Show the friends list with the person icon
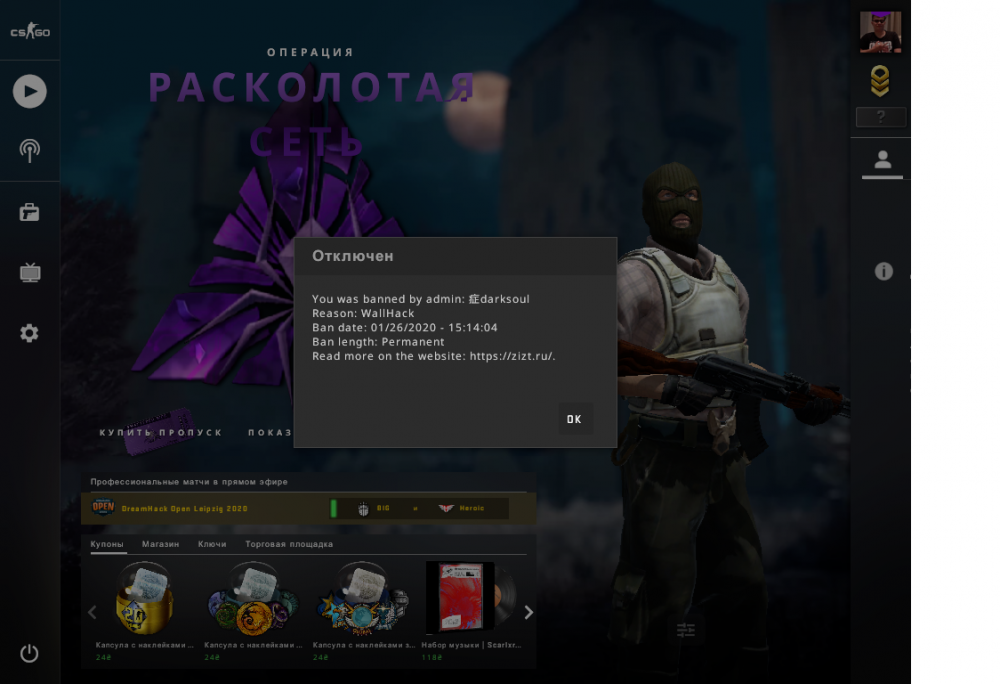1000x684 pixels. pyautogui.click(x=882, y=160)
